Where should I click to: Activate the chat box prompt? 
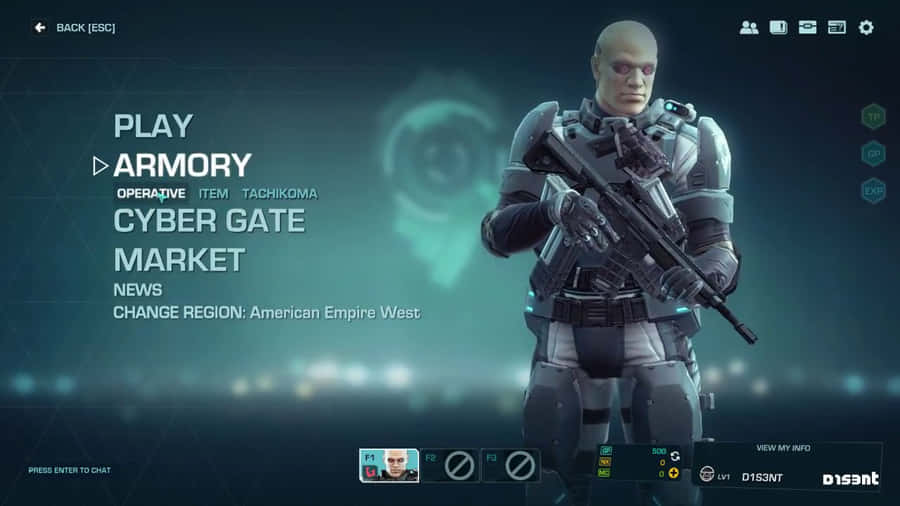[69, 470]
